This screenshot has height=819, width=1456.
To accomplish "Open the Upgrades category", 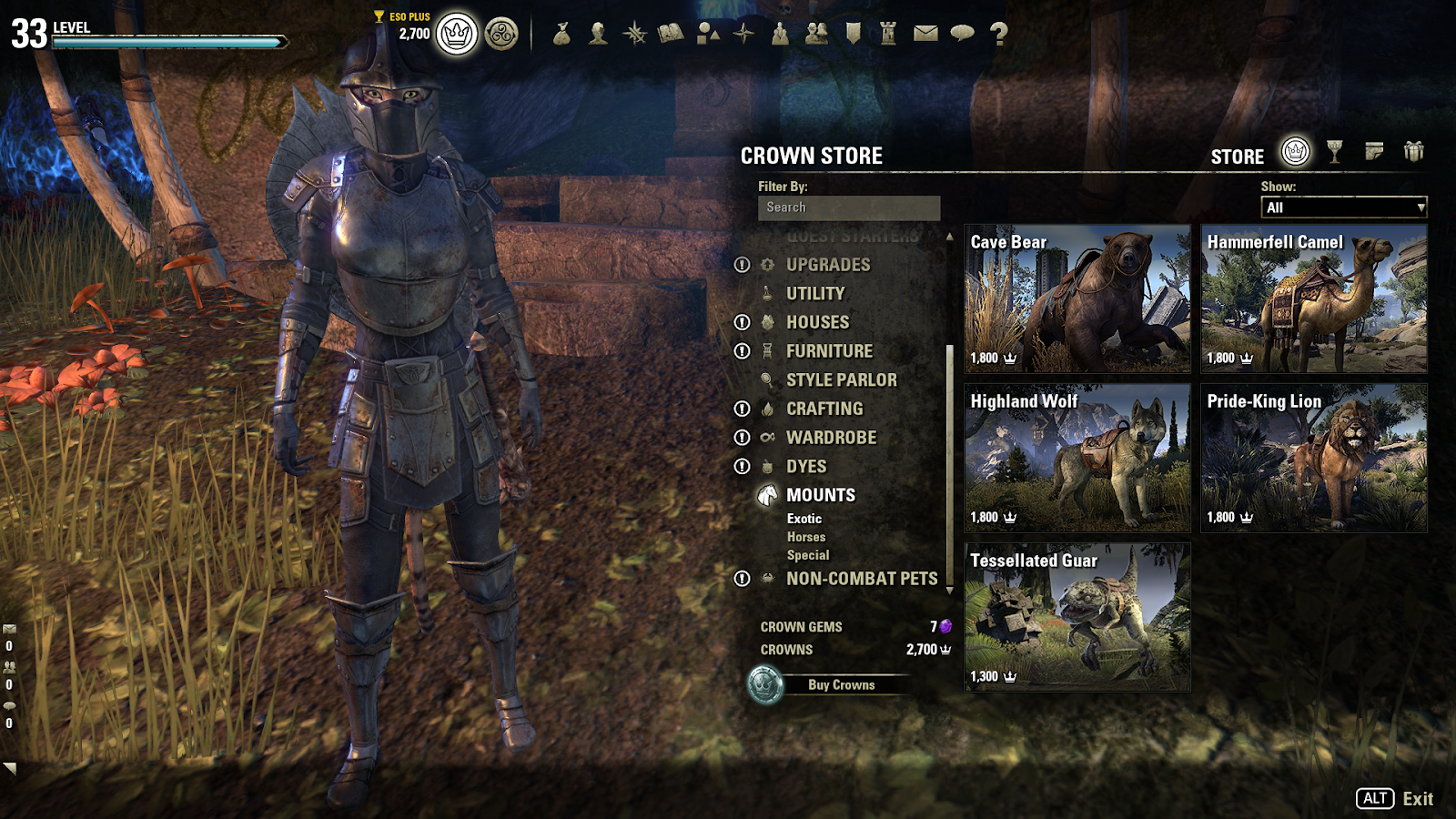I will click(828, 265).
